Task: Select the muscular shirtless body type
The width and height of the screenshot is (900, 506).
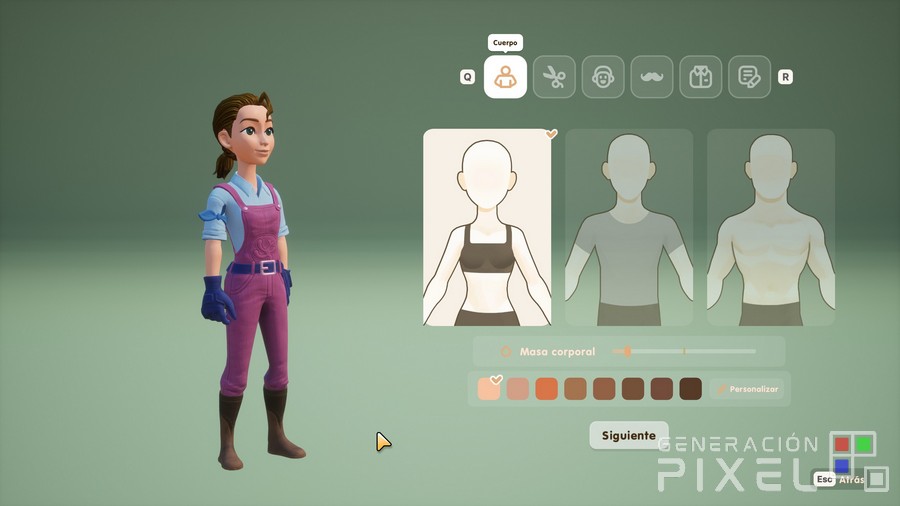Action: pyautogui.click(x=770, y=227)
